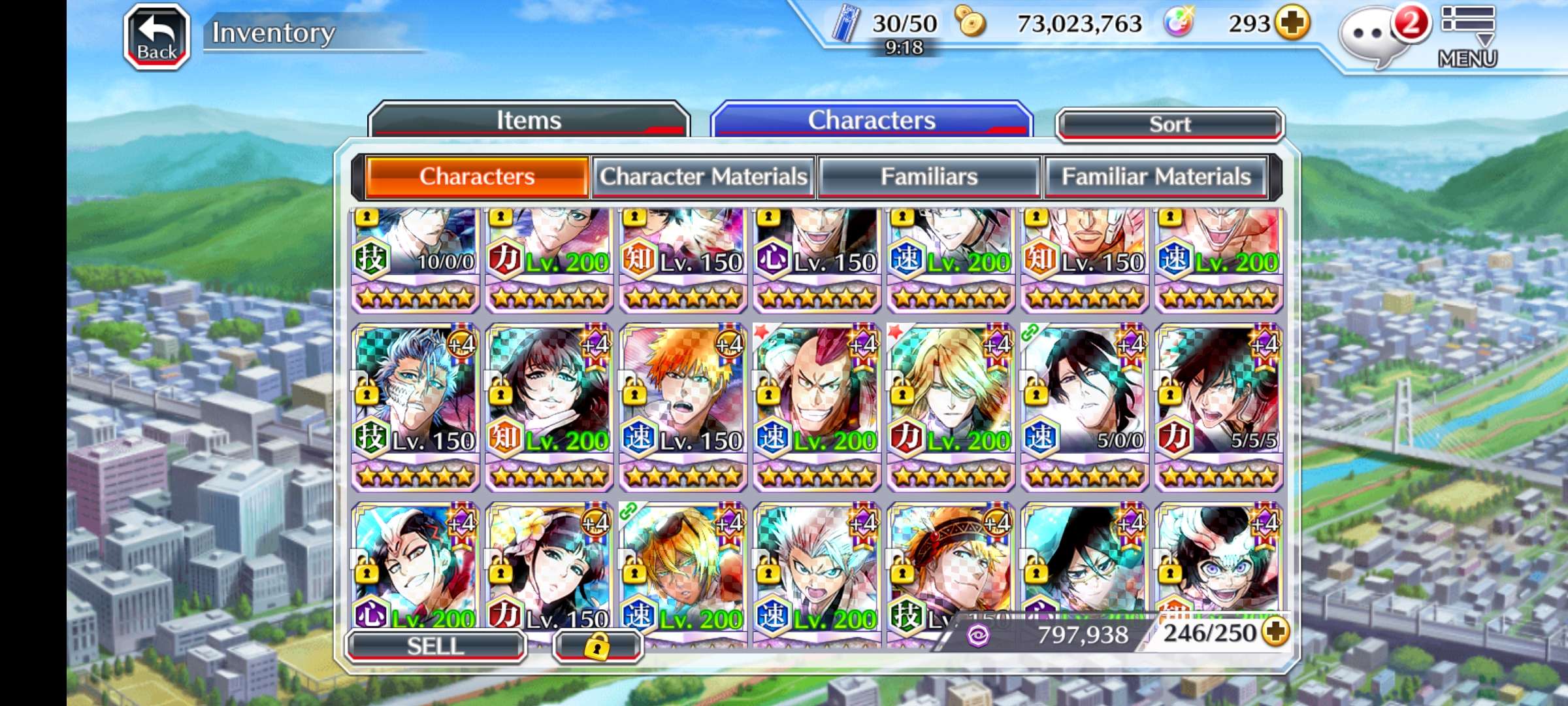The height and width of the screenshot is (706, 1568).
Task: Expand character storage with 246/250 plus button
Action: click(1276, 631)
